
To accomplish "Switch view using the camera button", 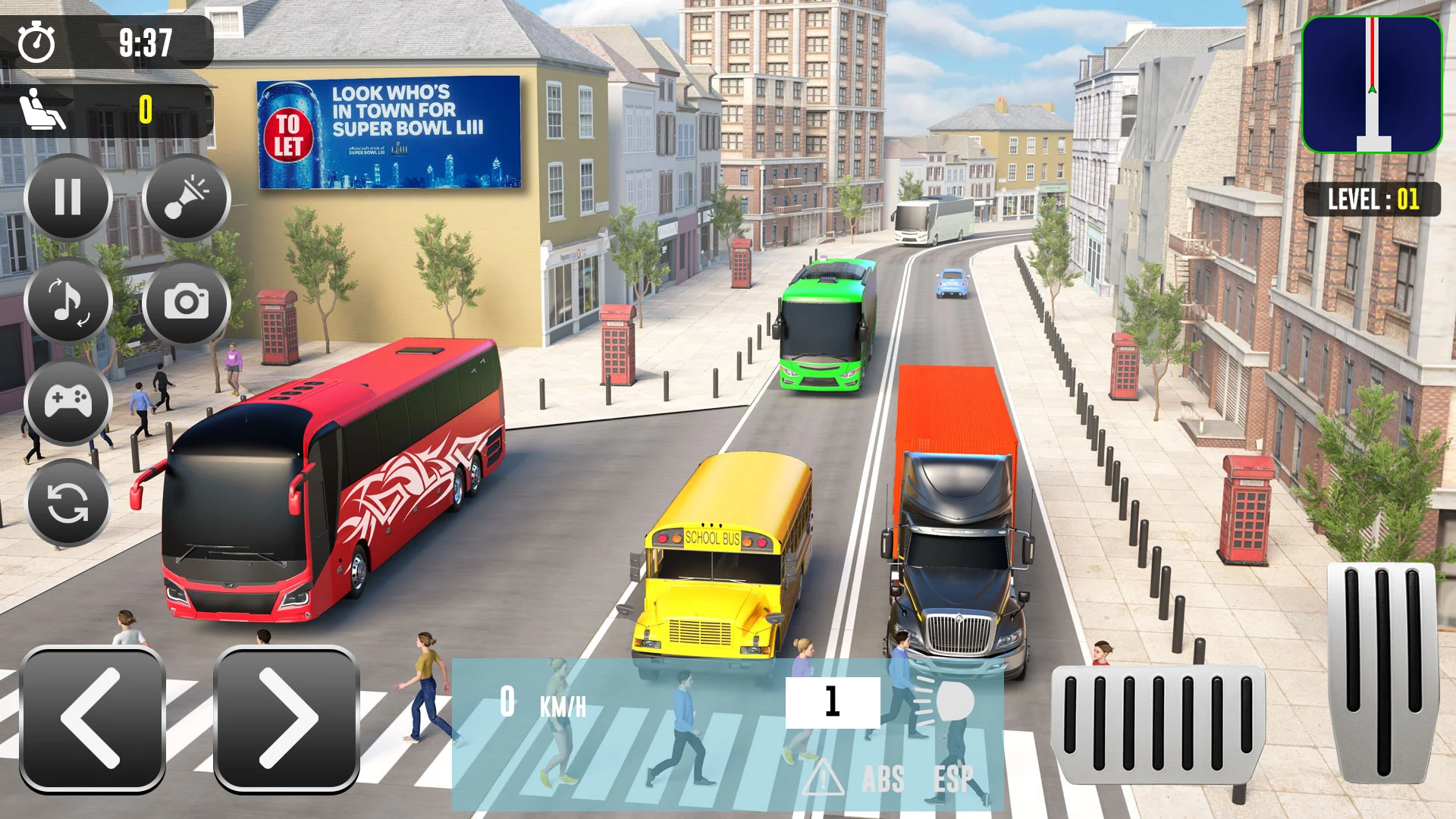I will pos(186,302).
